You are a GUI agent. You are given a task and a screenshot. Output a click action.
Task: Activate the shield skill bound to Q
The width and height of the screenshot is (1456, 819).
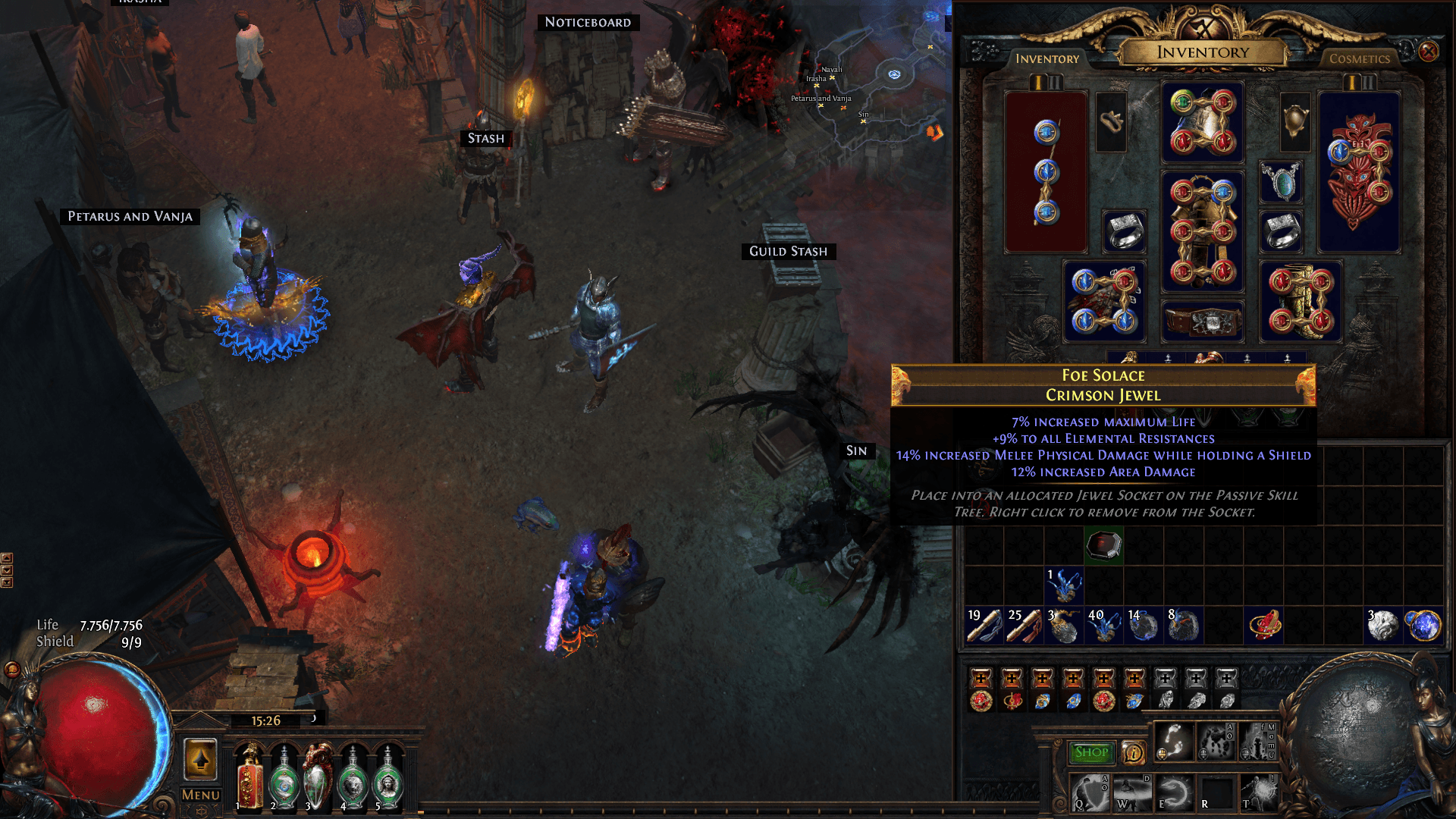coord(1091,793)
